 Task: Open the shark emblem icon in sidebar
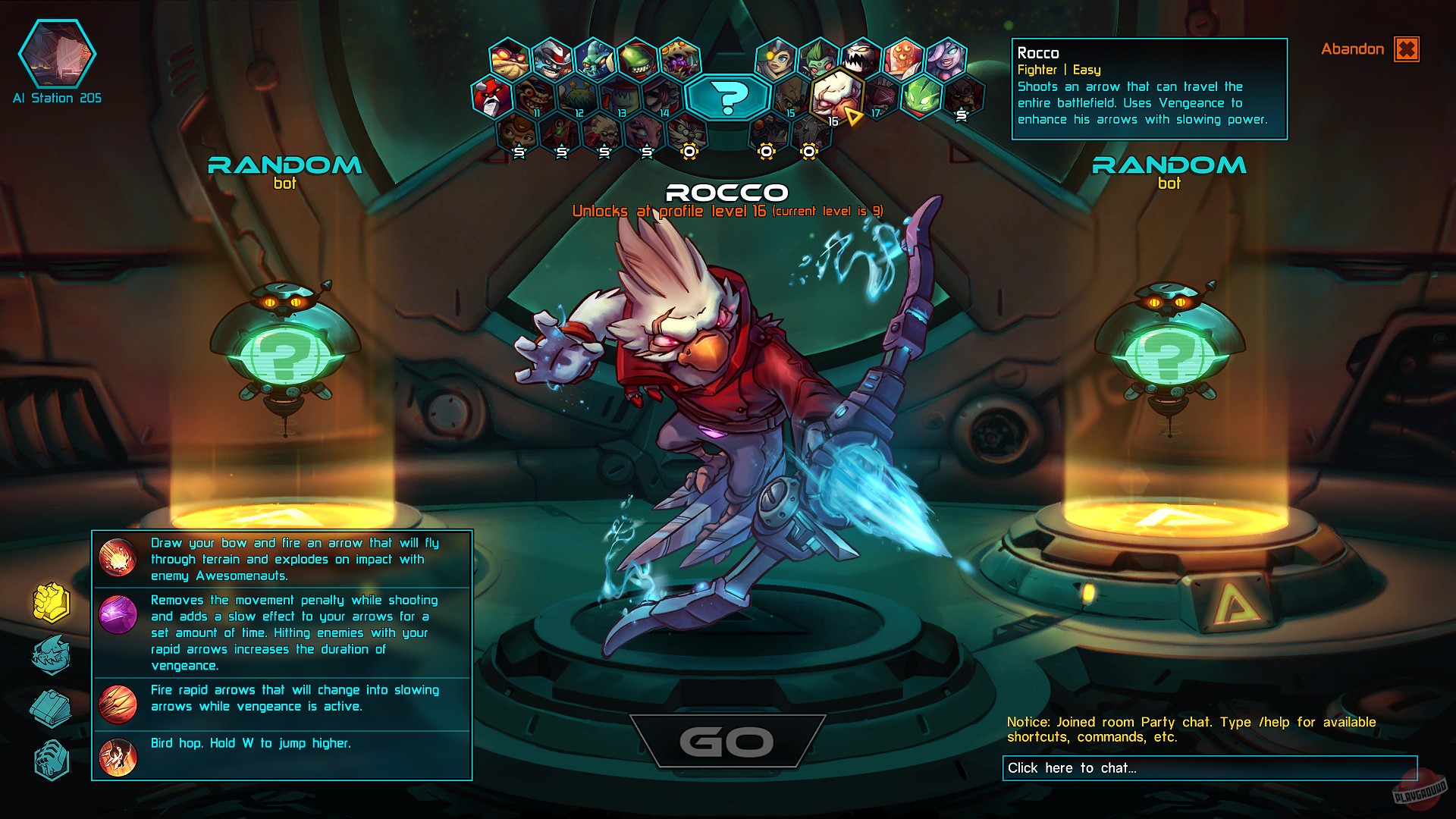click(51, 655)
